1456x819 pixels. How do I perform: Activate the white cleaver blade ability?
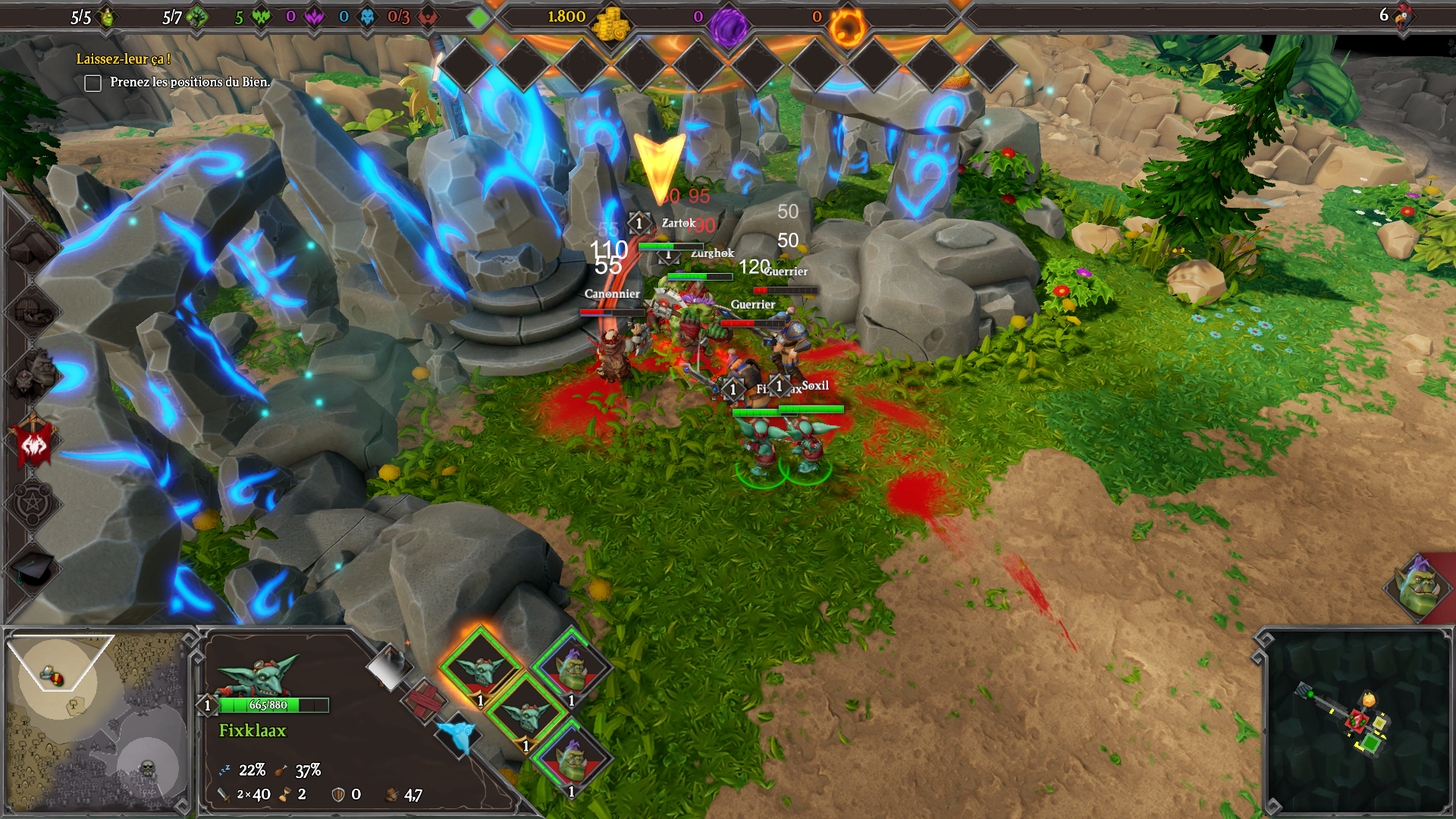pyautogui.click(x=390, y=666)
